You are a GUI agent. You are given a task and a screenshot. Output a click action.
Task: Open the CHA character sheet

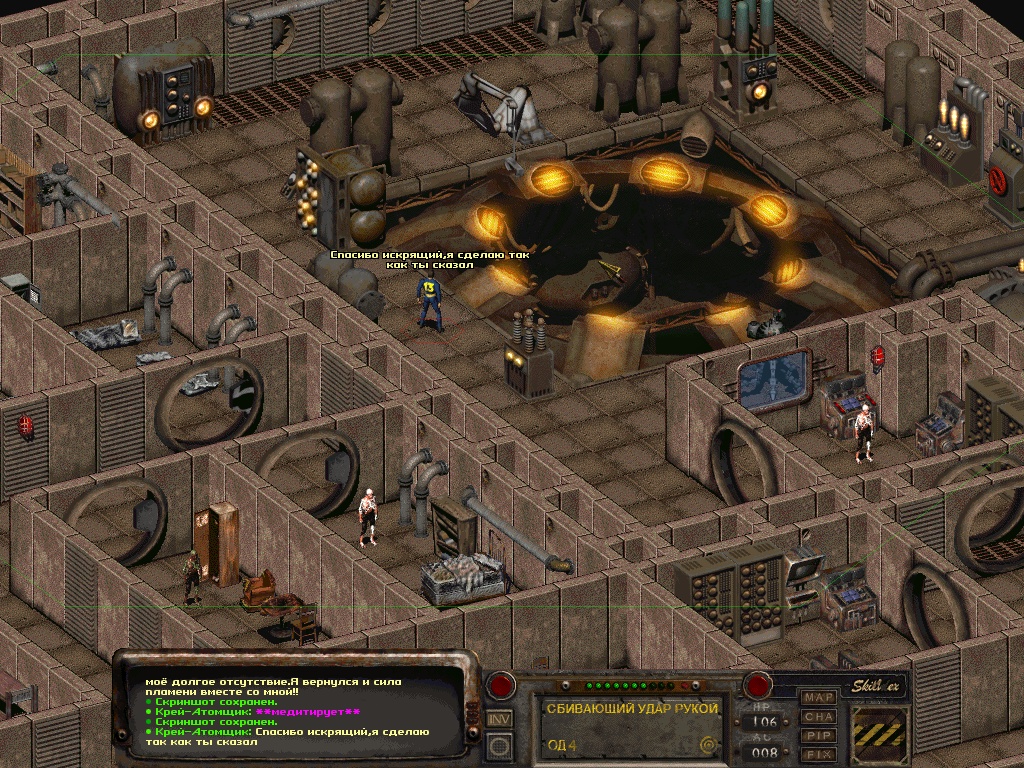click(820, 716)
